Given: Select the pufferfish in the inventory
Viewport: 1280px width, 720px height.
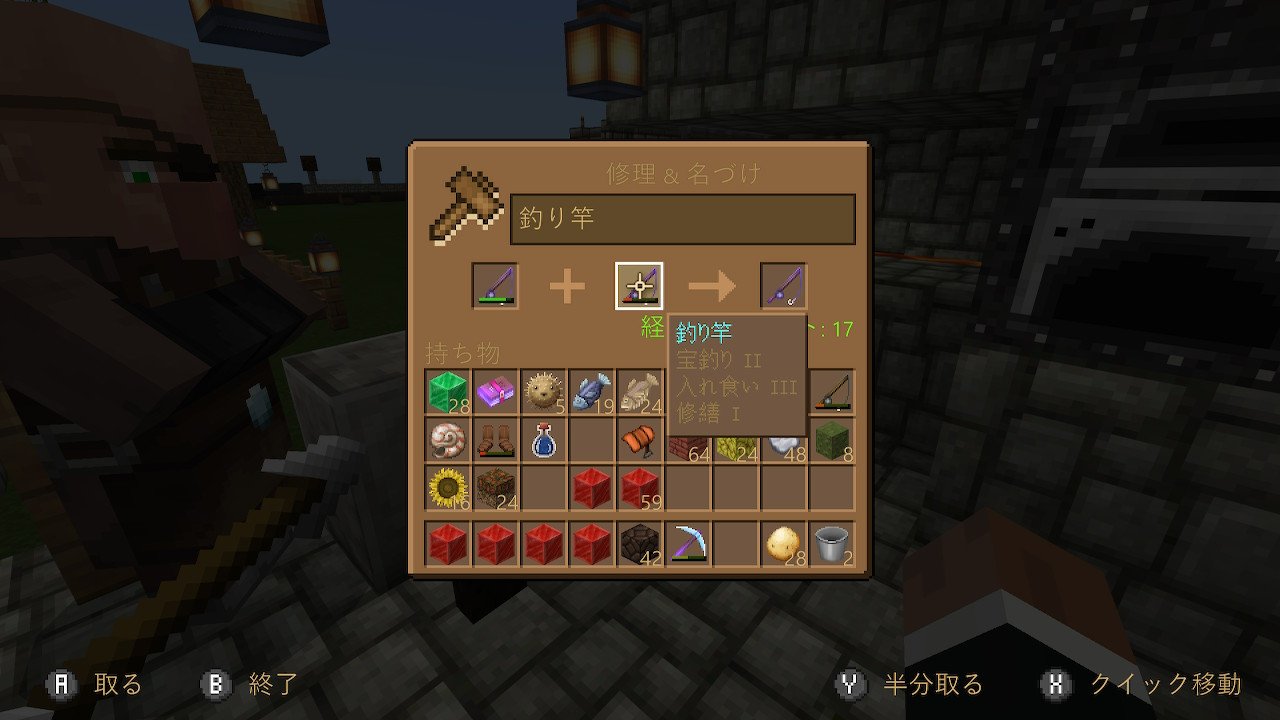Looking at the screenshot, I should coord(543,390).
